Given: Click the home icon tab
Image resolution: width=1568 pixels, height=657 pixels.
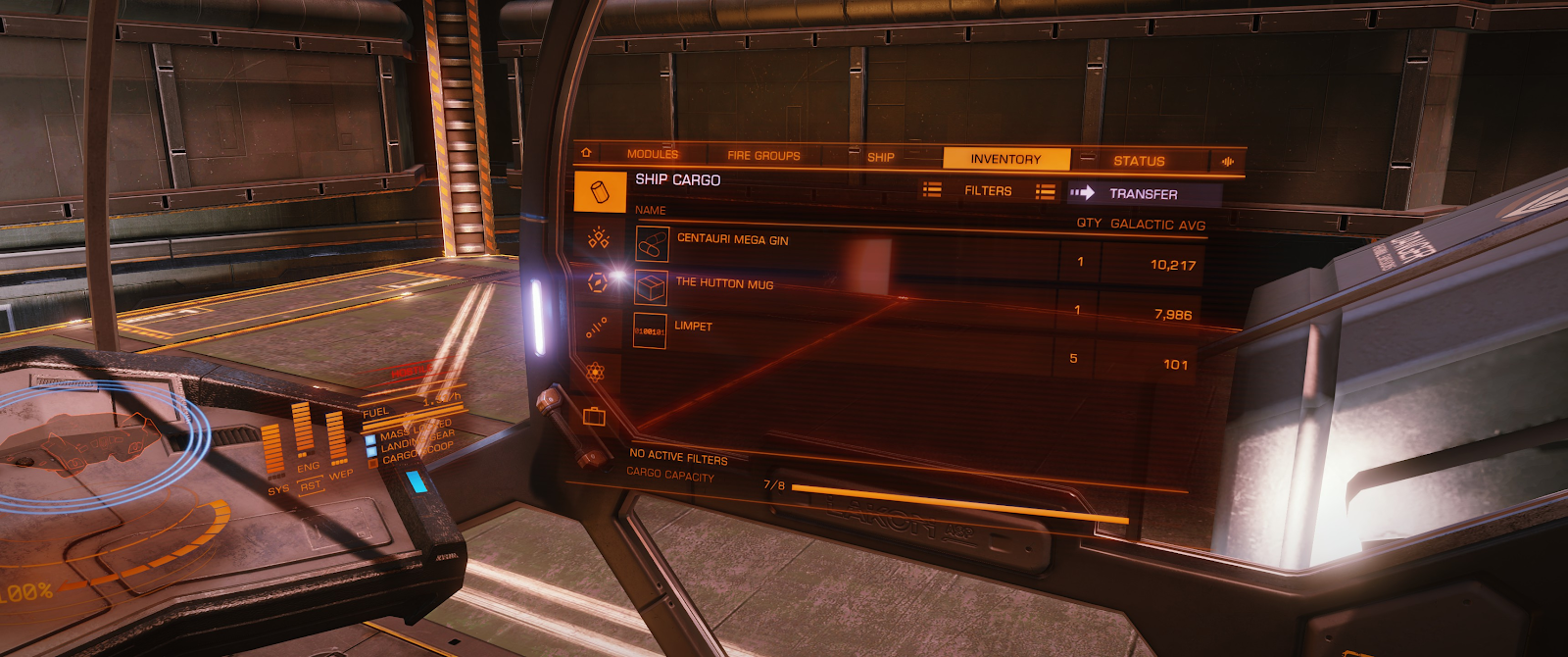Looking at the screenshot, I should click(586, 153).
